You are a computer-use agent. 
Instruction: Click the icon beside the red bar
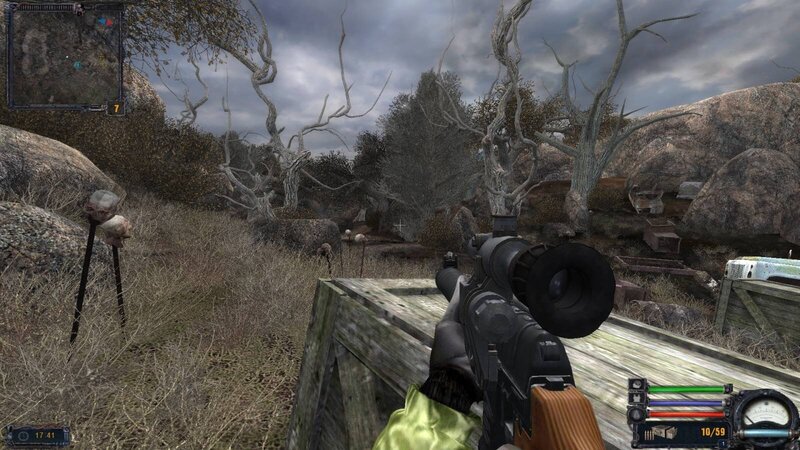(636, 413)
